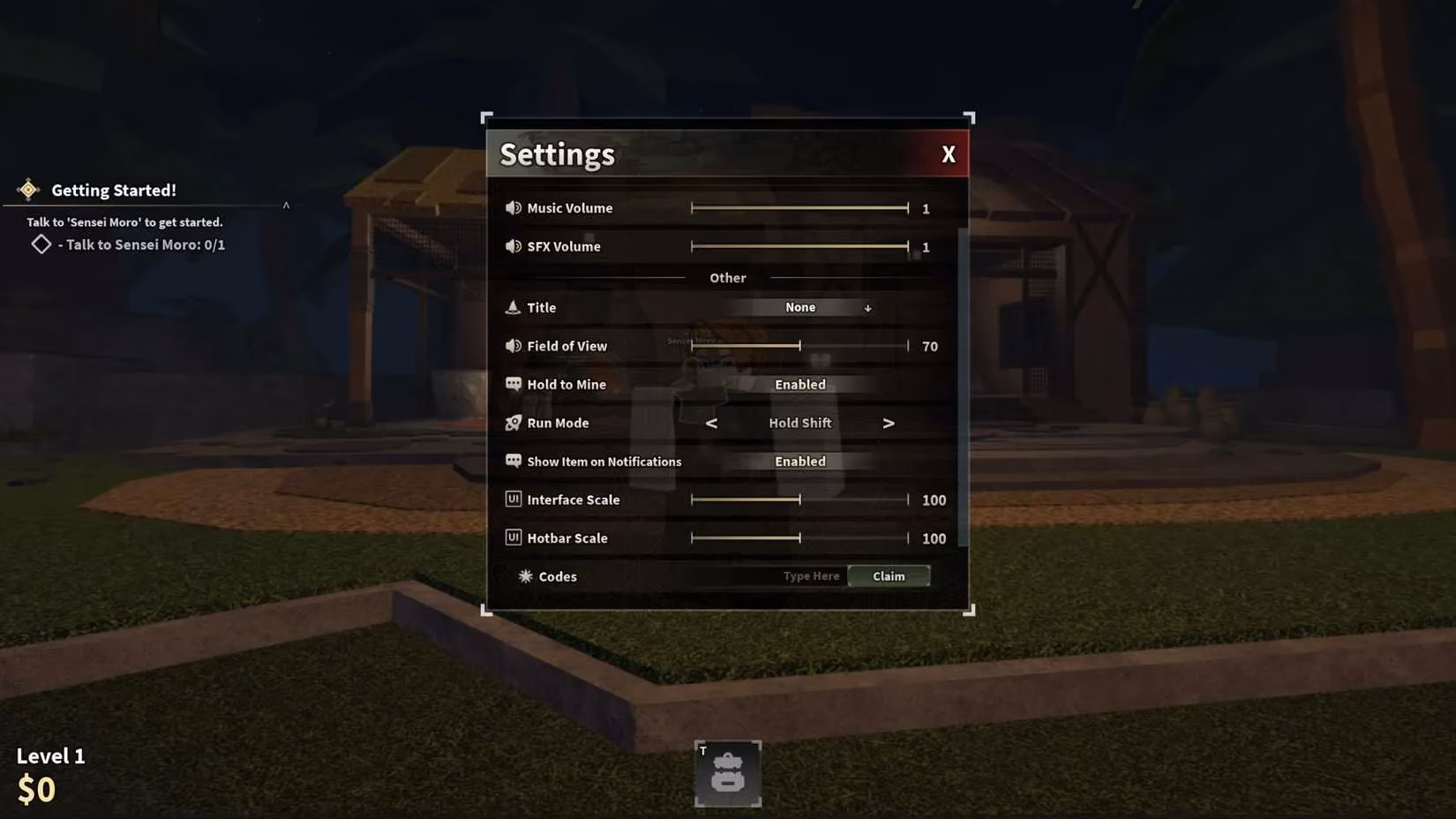Click the rocket icon next to Run Mode
This screenshot has height=819, width=1456.
click(x=514, y=423)
